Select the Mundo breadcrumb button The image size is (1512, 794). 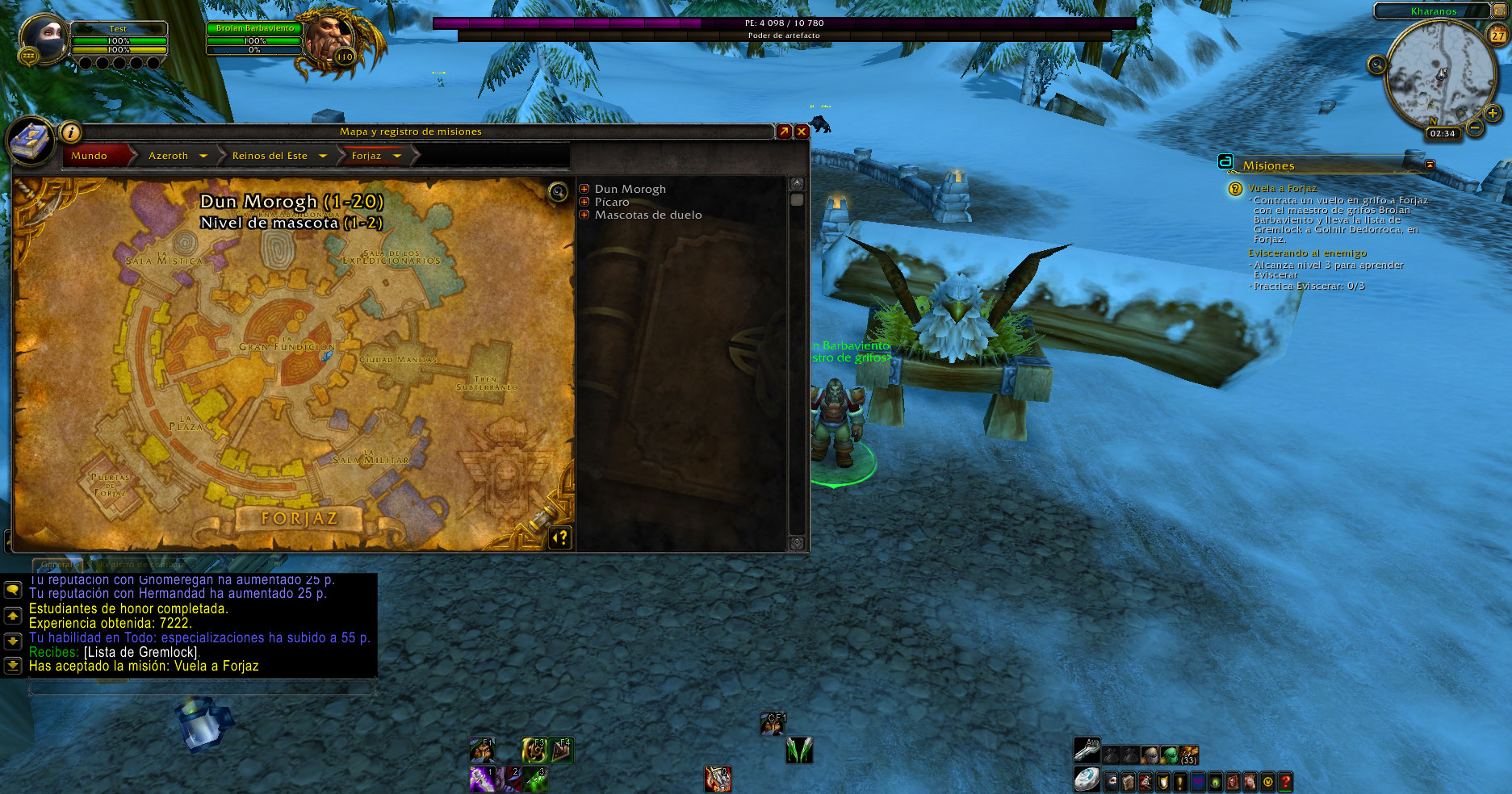click(90, 156)
